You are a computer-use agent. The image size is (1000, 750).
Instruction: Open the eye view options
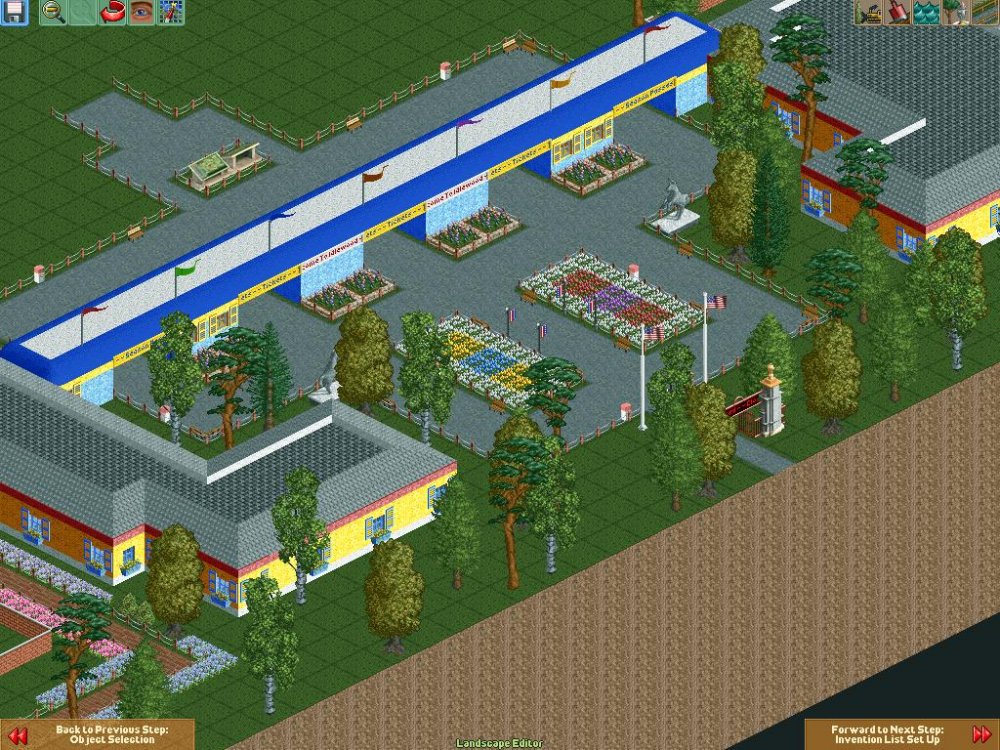(x=142, y=12)
